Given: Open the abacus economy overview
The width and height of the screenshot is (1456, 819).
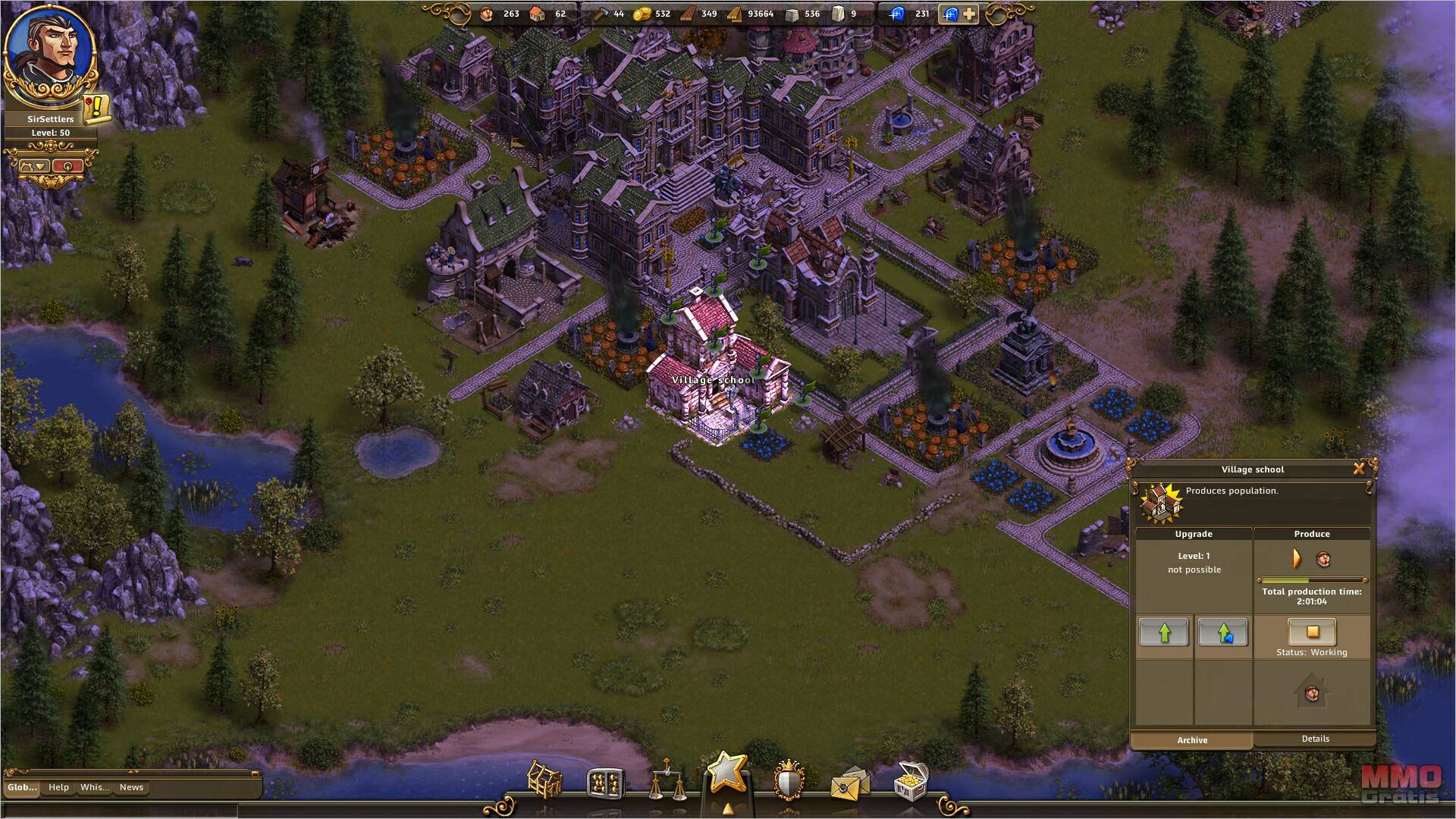Looking at the screenshot, I should [x=605, y=783].
